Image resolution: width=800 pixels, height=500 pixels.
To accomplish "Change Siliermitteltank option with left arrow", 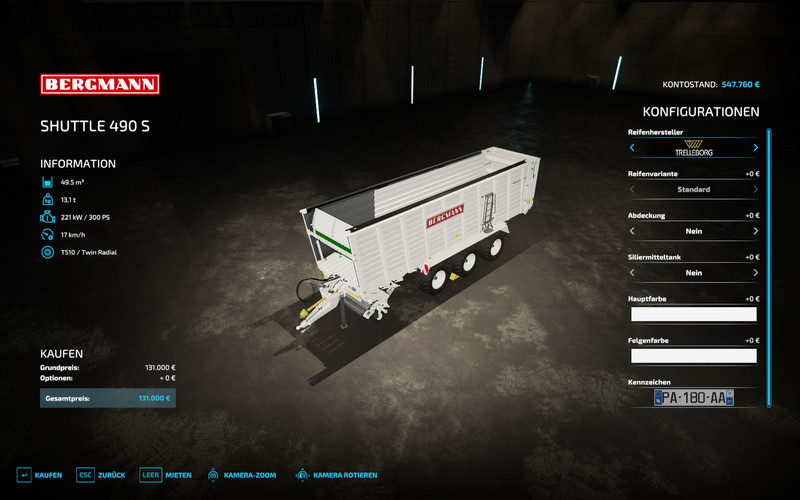I will (632, 273).
